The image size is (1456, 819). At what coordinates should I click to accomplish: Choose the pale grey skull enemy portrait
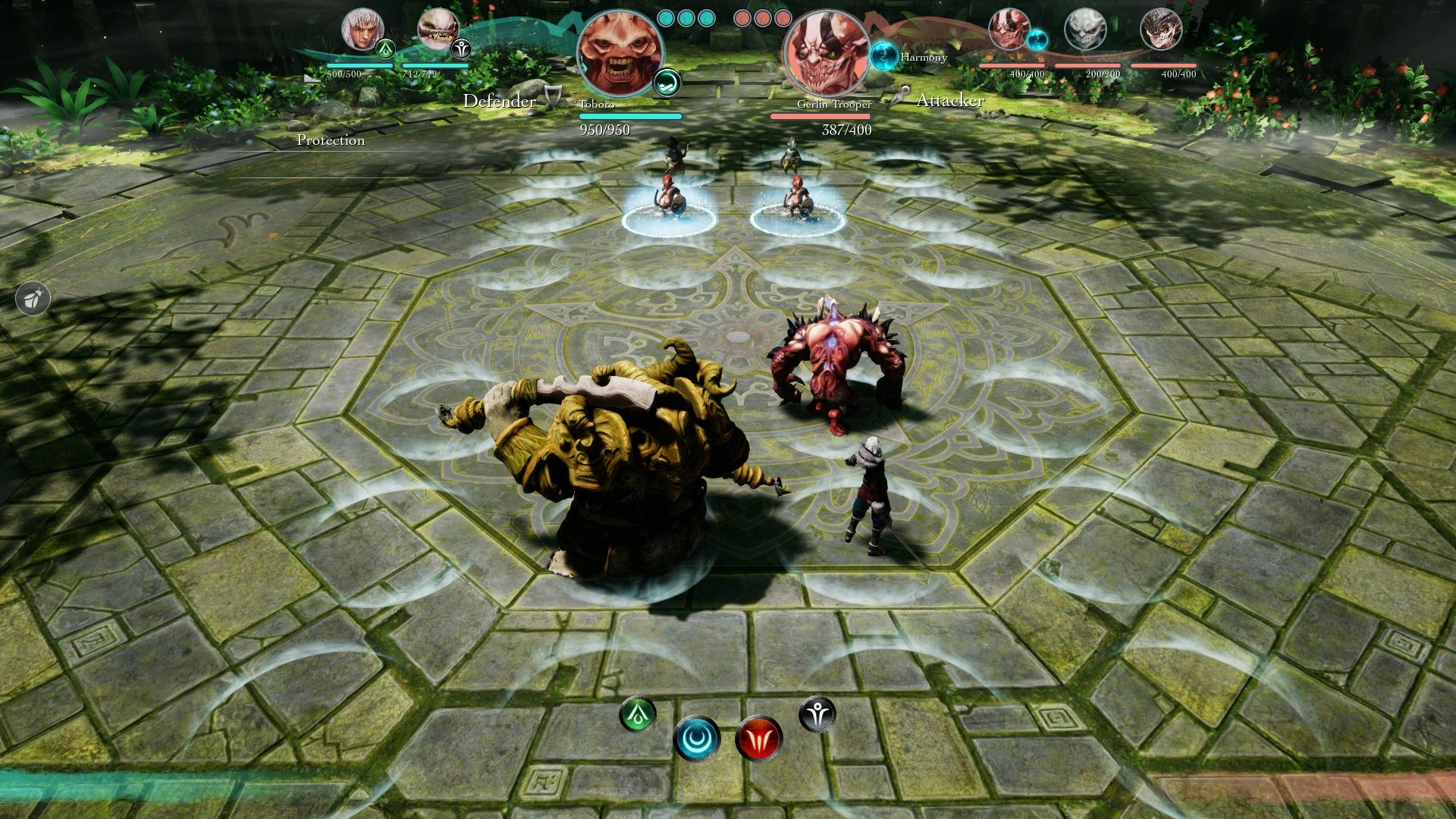(x=1084, y=30)
